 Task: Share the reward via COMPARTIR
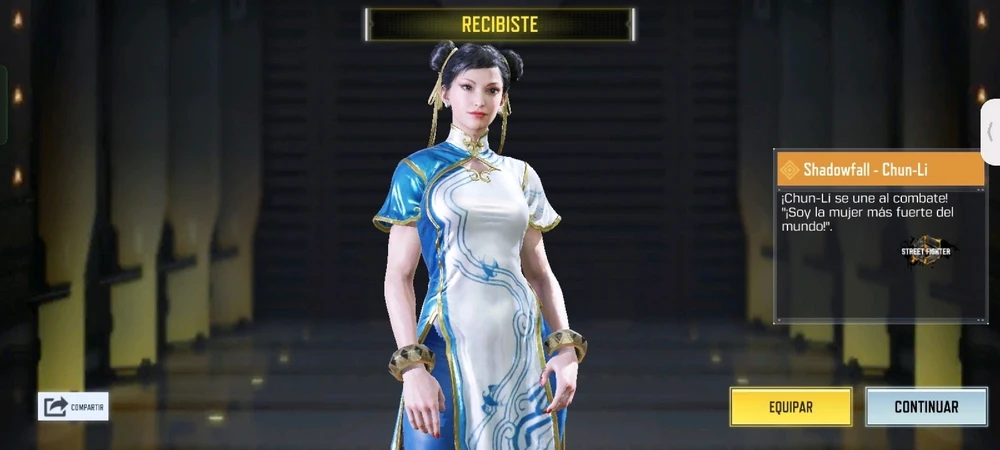point(73,406)
